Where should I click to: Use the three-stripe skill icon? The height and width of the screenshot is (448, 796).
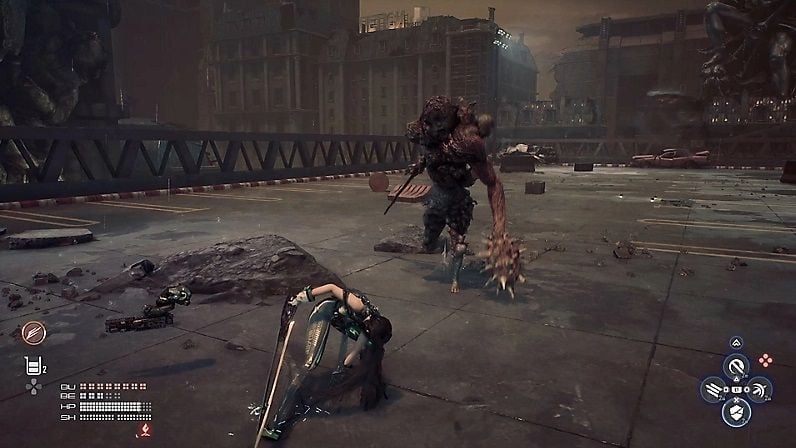714,389
